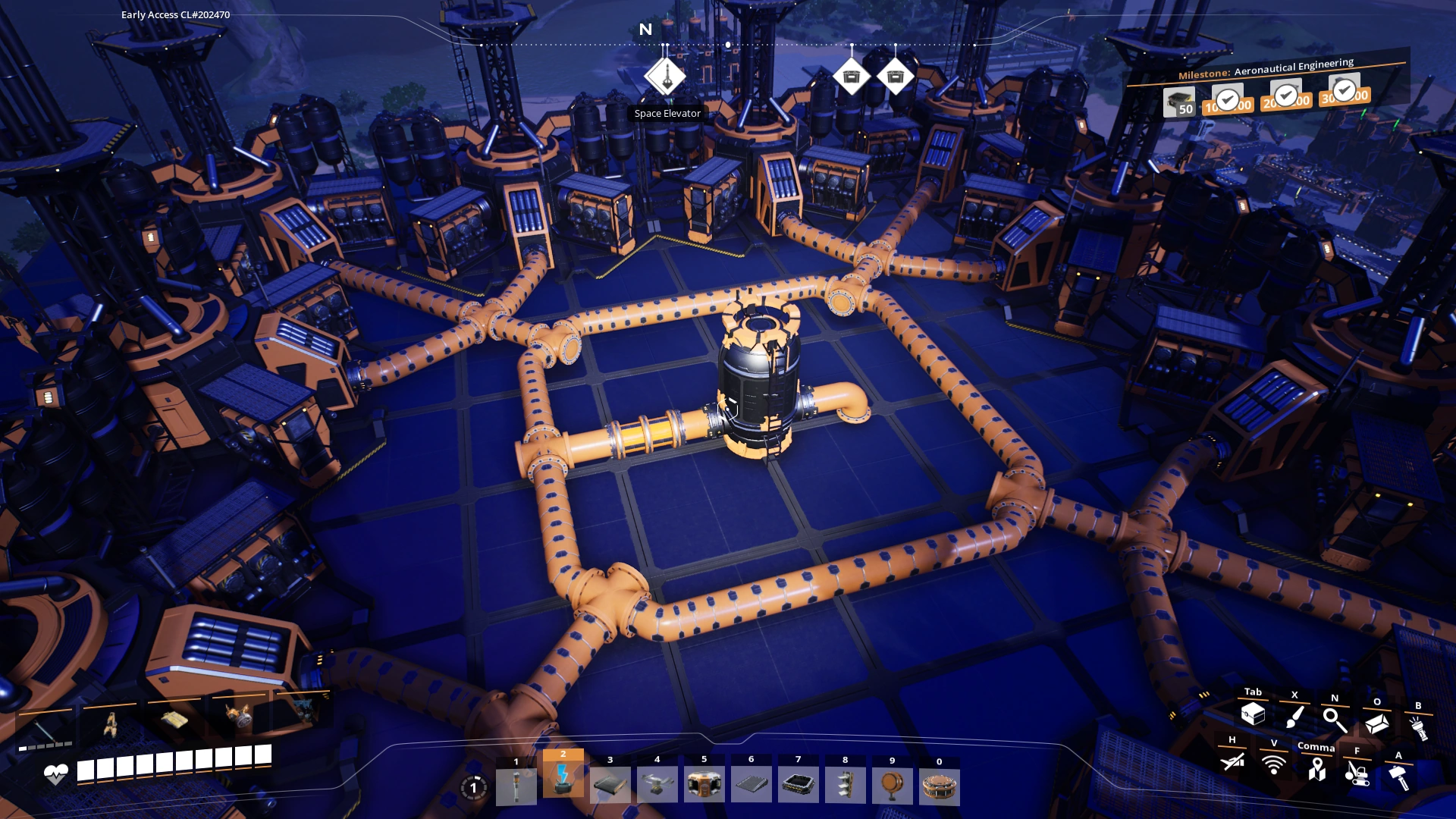This screenshot has height=819, width=1456.
Task: Activate the paintbrush customizer tool
Action: coord(1294,716)
